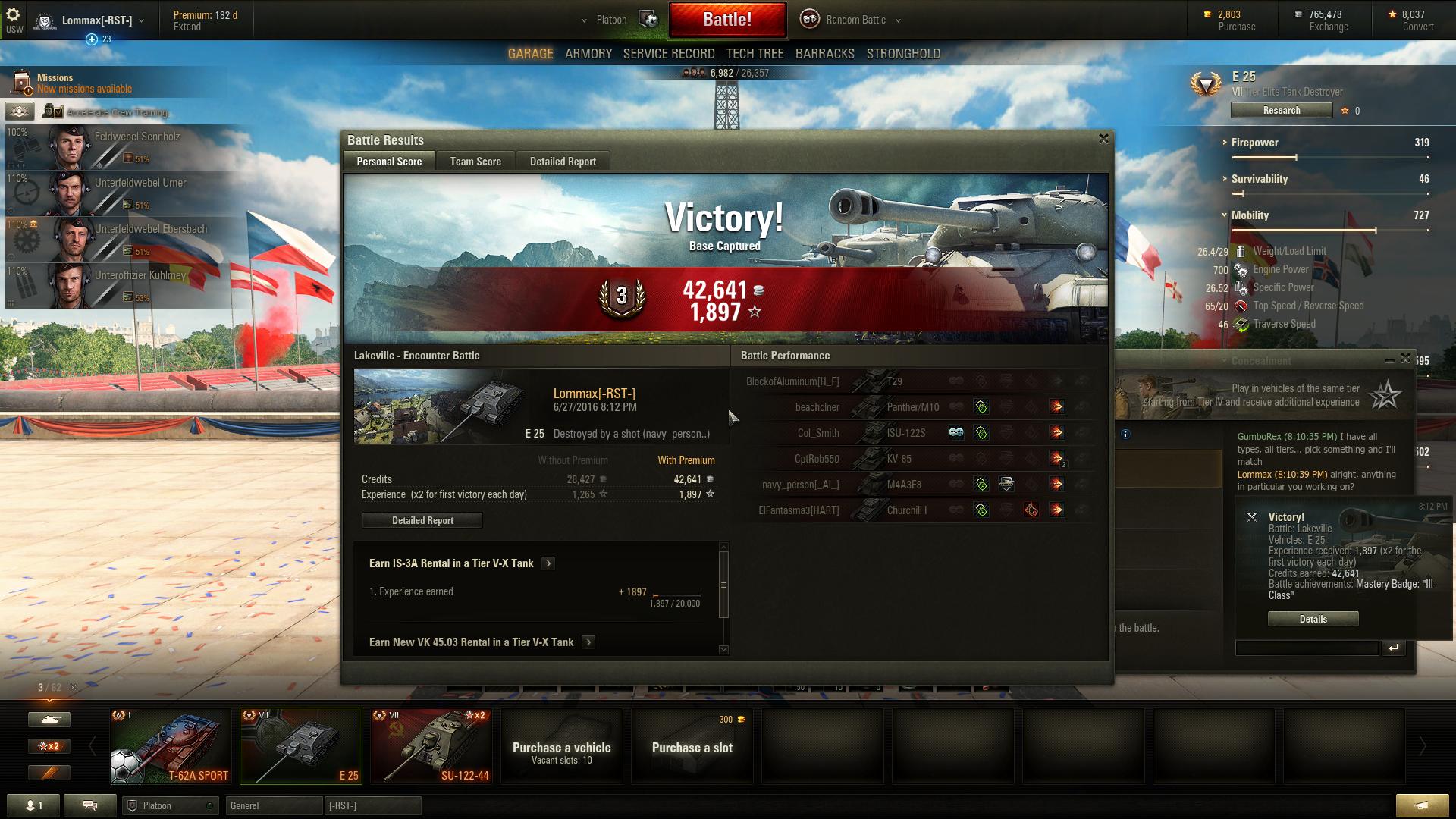Image resolution: width=1456 pixels, height=819 pixels.
Task: Enter the Stronghold menu
Action: coord(902,54)
